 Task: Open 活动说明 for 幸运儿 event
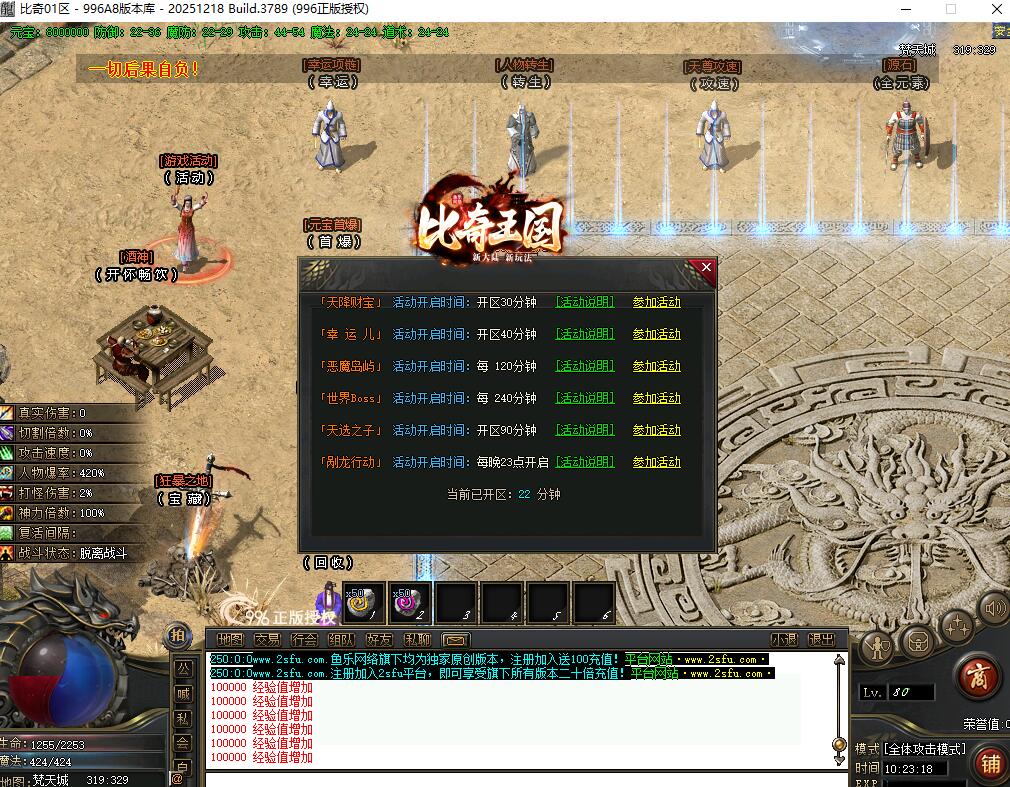click(585, 334)
